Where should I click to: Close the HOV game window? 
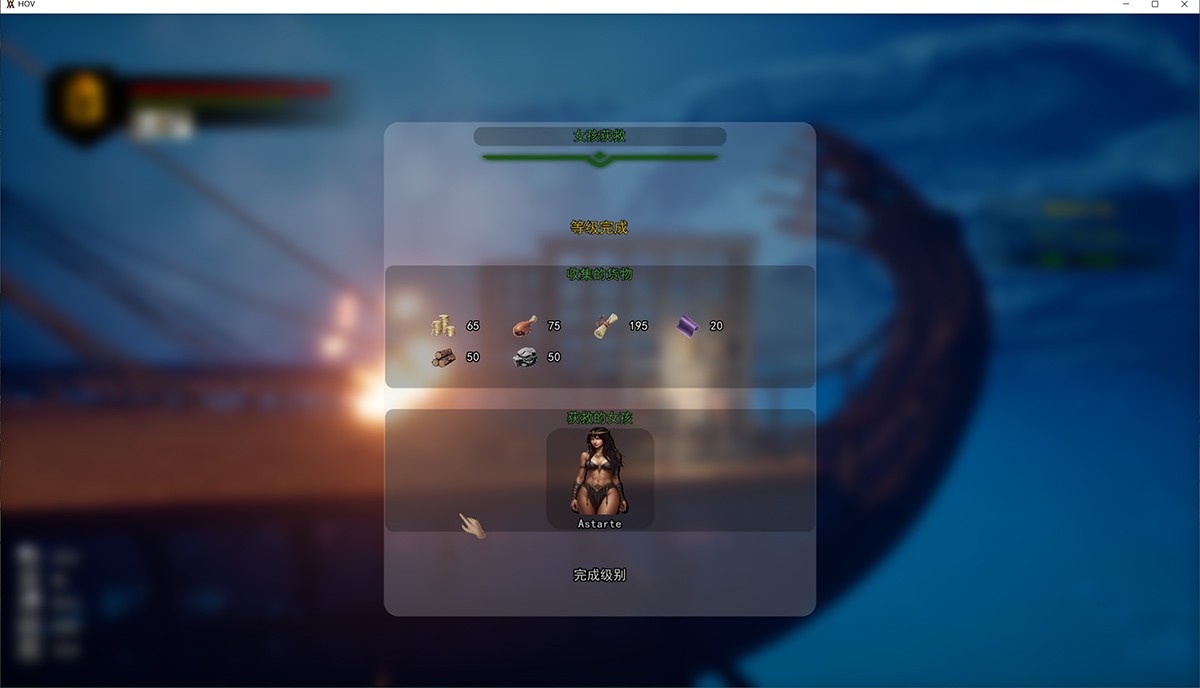click(x=1185, y=5)
